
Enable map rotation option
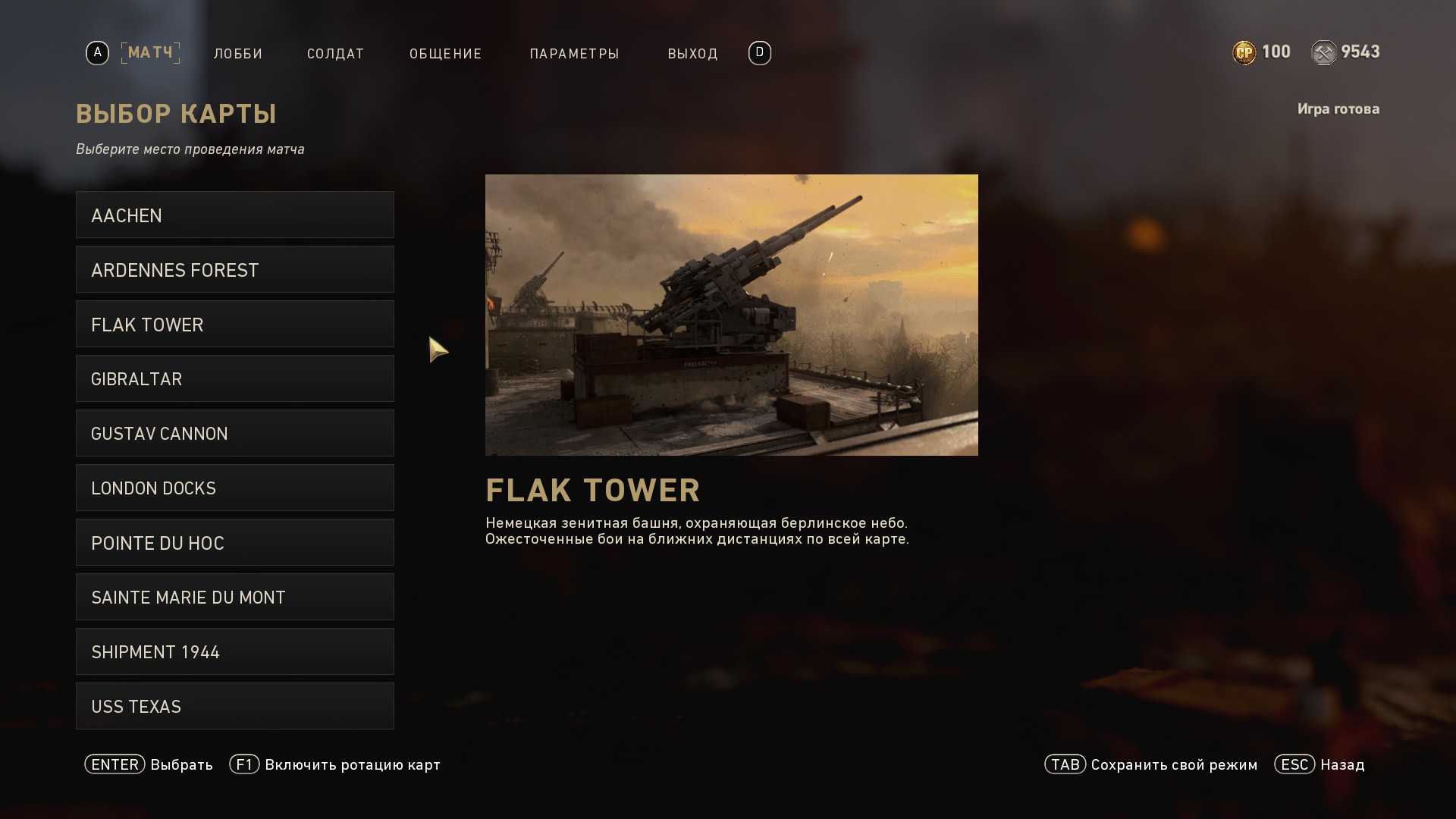click(335, 764)
